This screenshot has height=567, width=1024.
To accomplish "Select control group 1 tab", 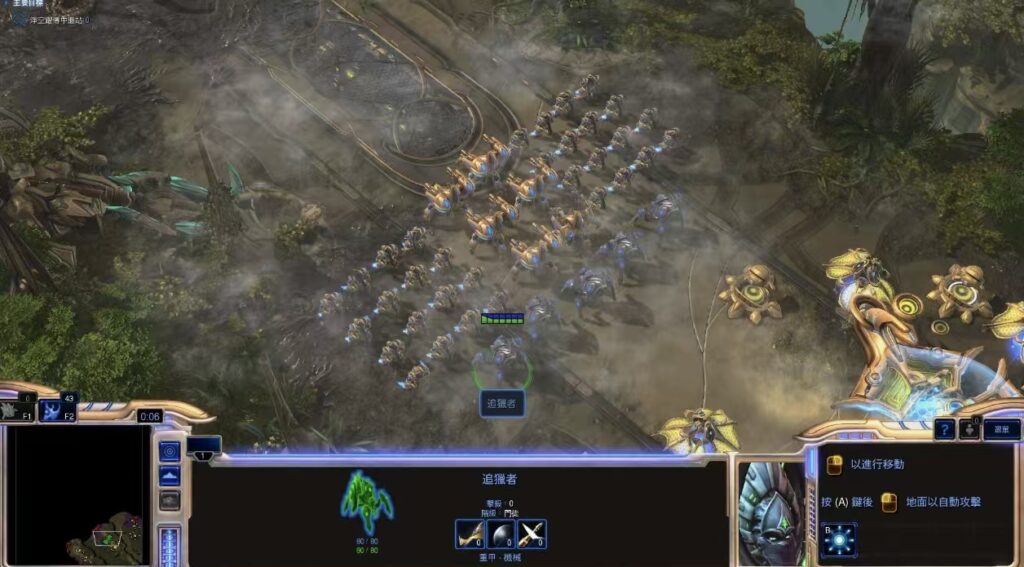I will tap(204, 446).
